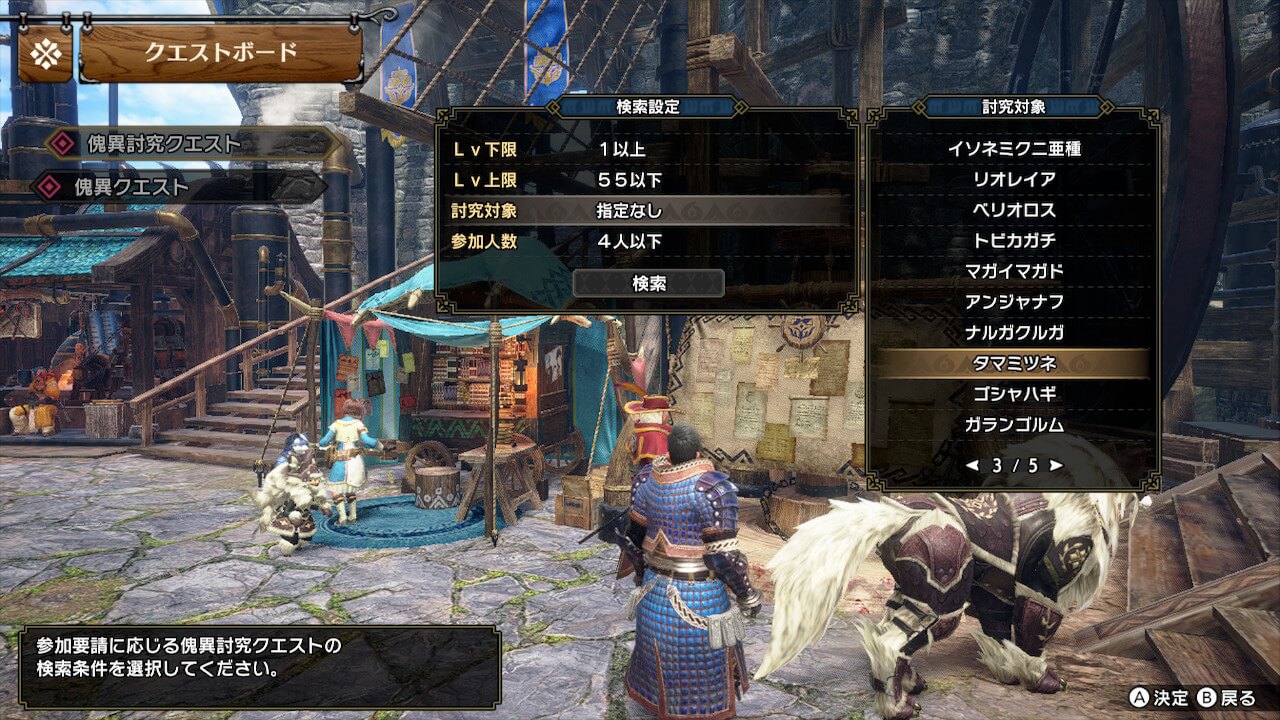This screenshot has height=720, width=1280.
Task: Select ガランゴルム as the target
Action: click(x=1014, y=424)
